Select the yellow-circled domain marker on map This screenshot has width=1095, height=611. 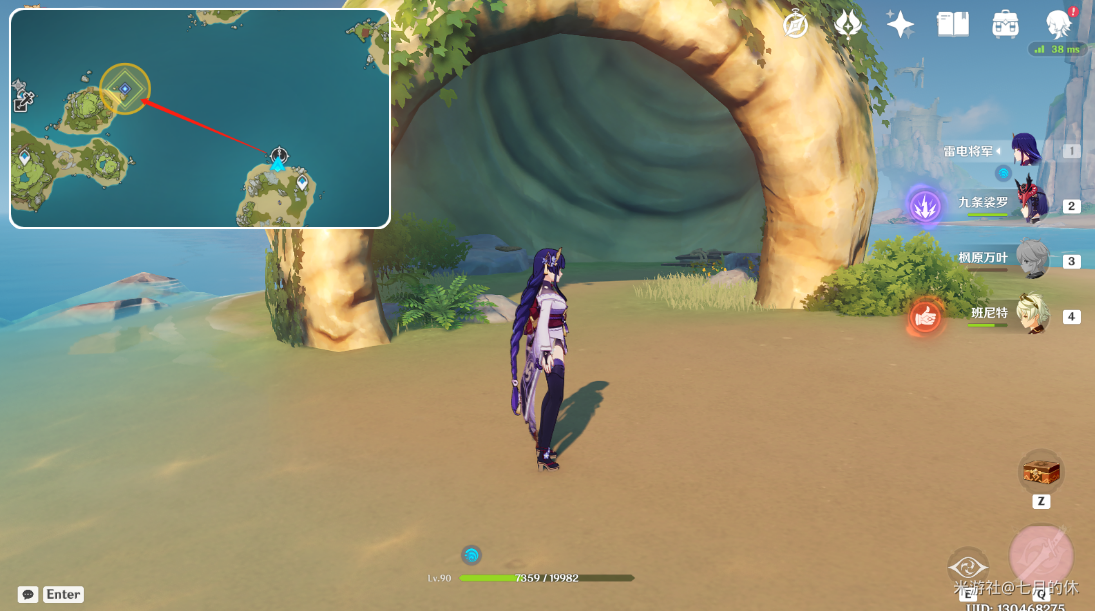coord(124,89)
